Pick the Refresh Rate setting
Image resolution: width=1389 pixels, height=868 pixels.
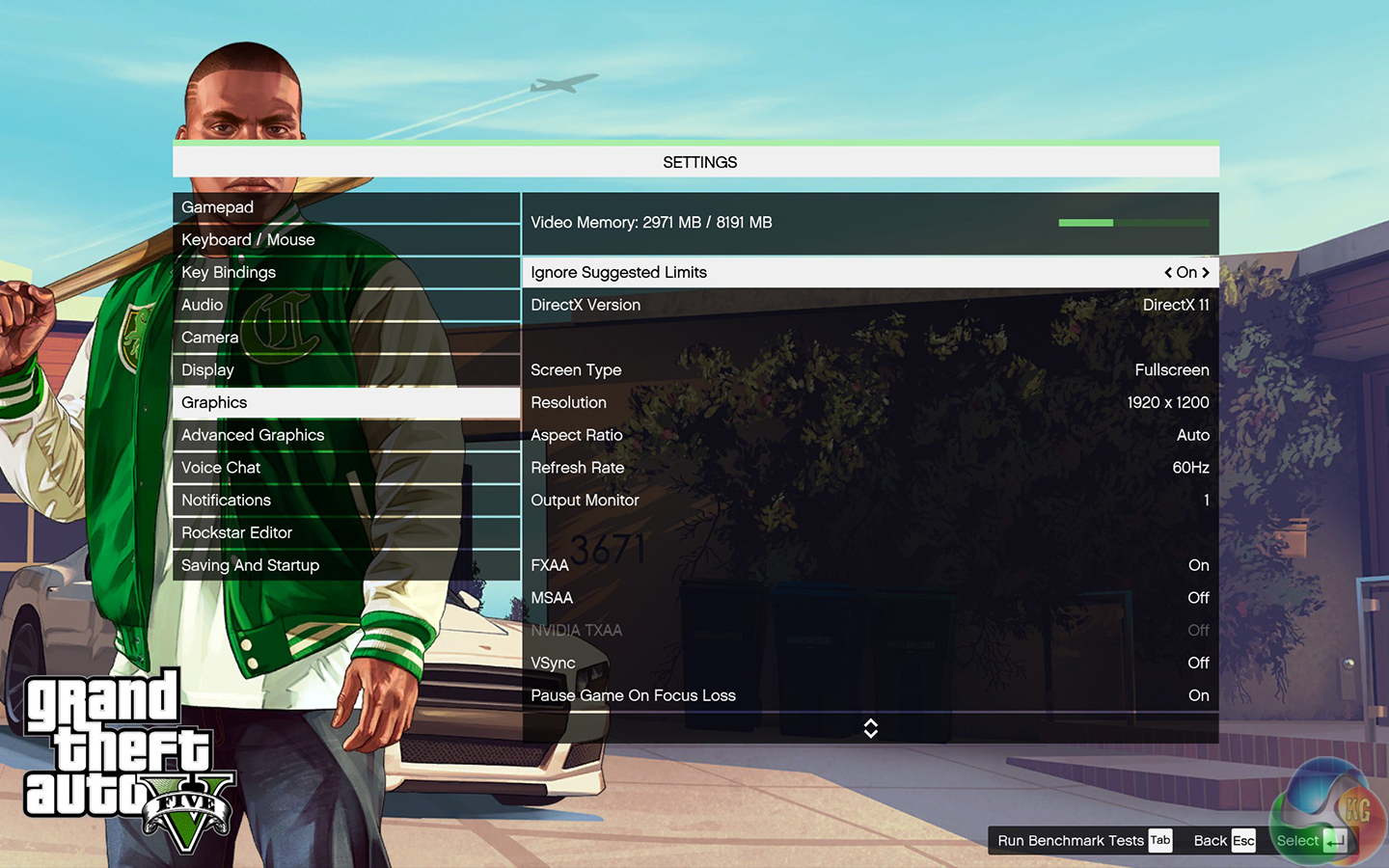pos(869,468)
